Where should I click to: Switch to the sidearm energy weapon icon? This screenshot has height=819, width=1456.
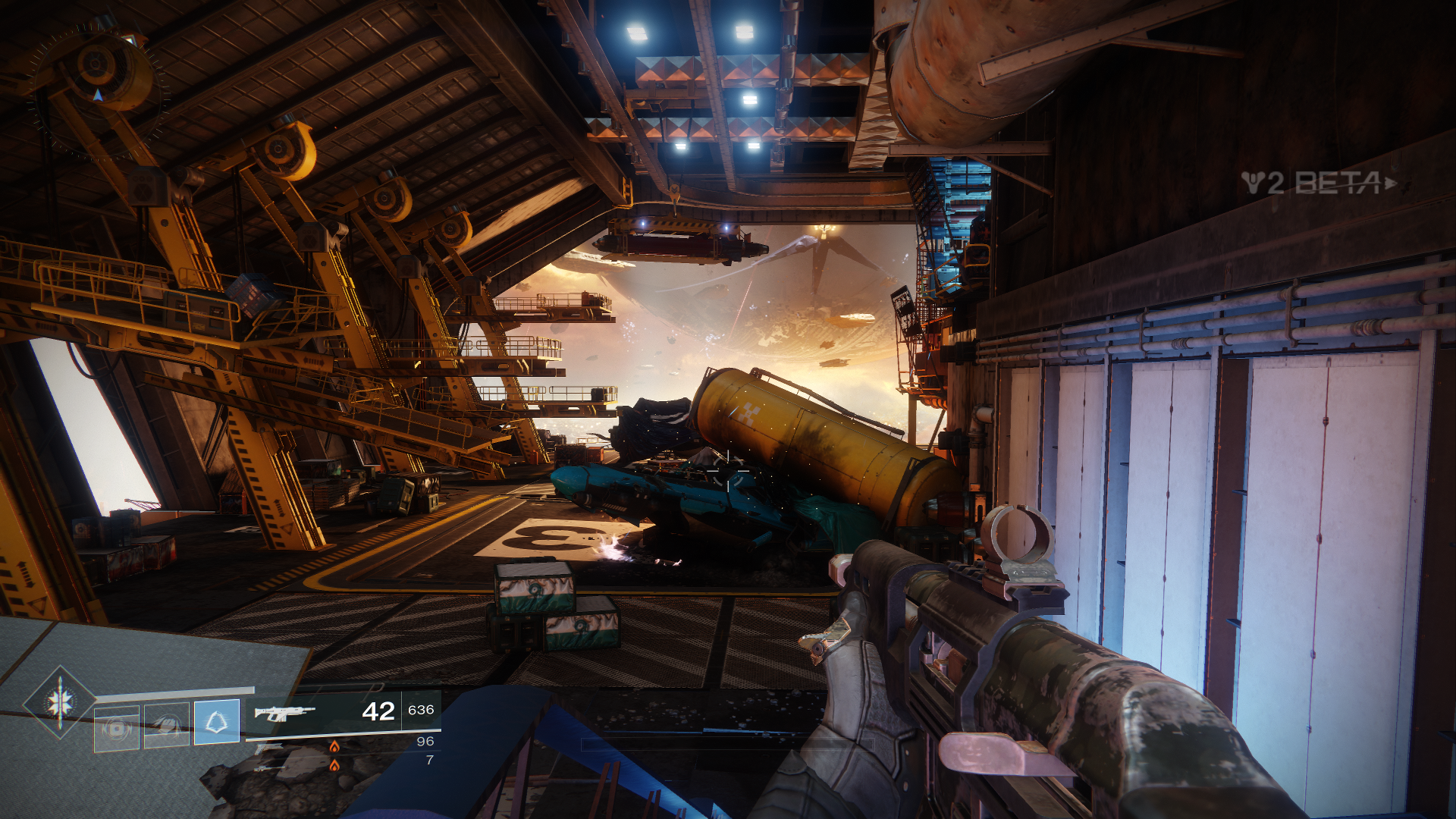(268, 749)
